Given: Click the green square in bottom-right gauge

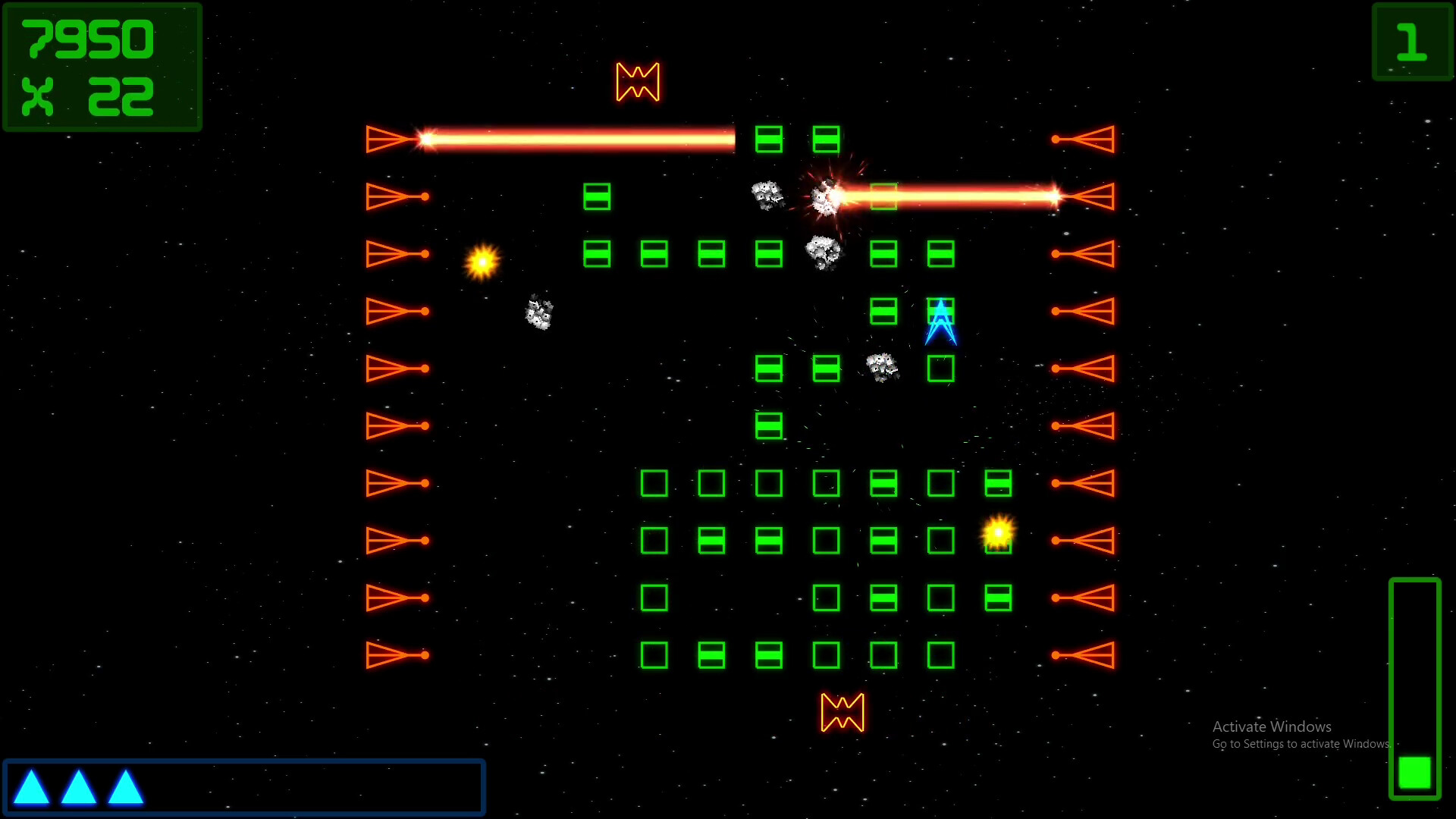Looking at the screenshot, I should tap(1415, 772).
